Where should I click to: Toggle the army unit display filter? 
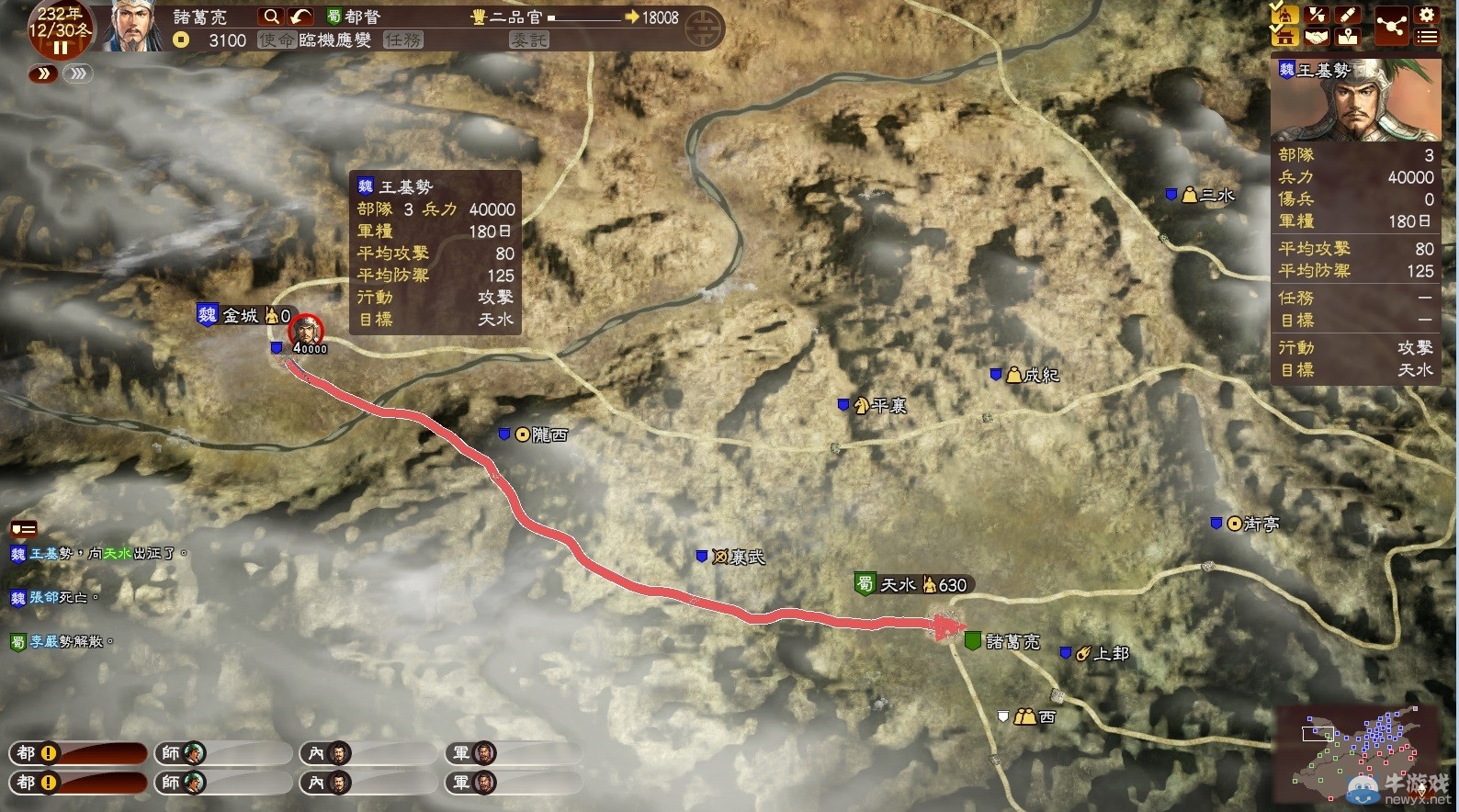click(1284, 15)
